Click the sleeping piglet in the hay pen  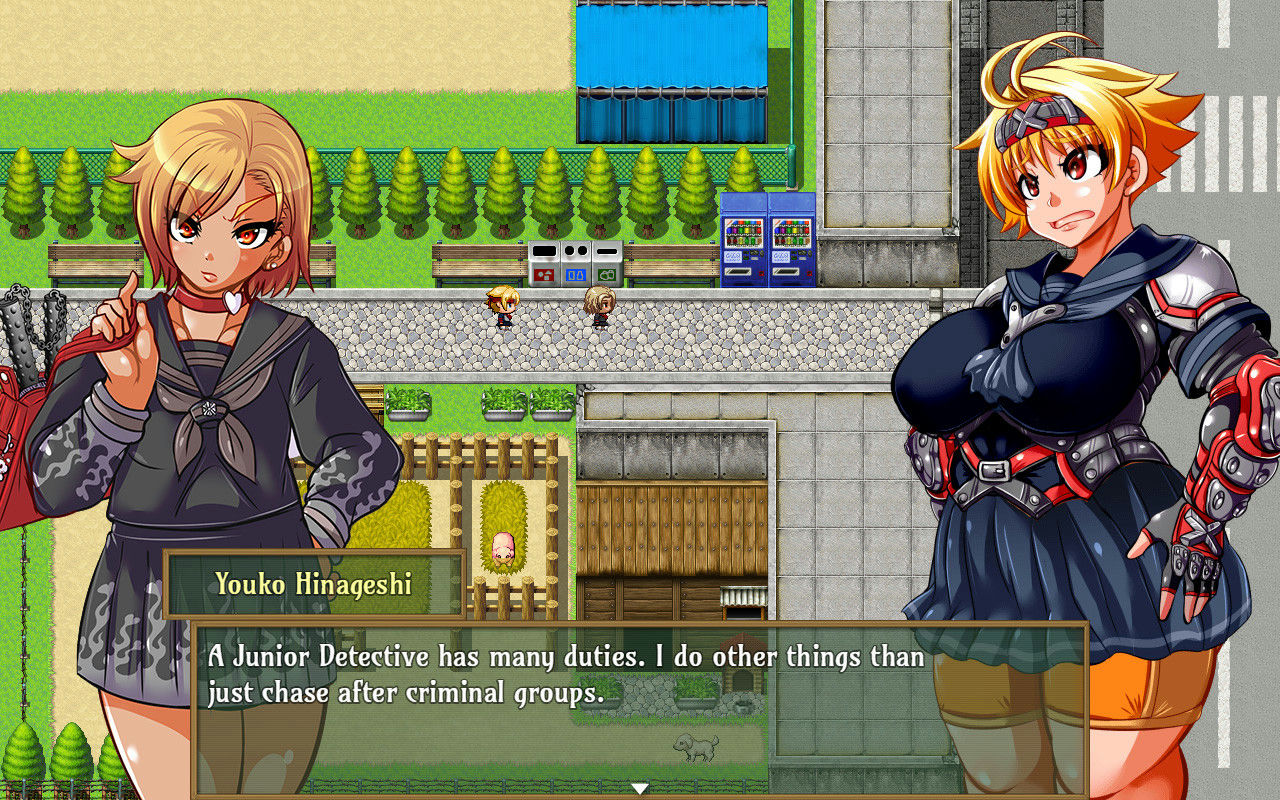502,549
